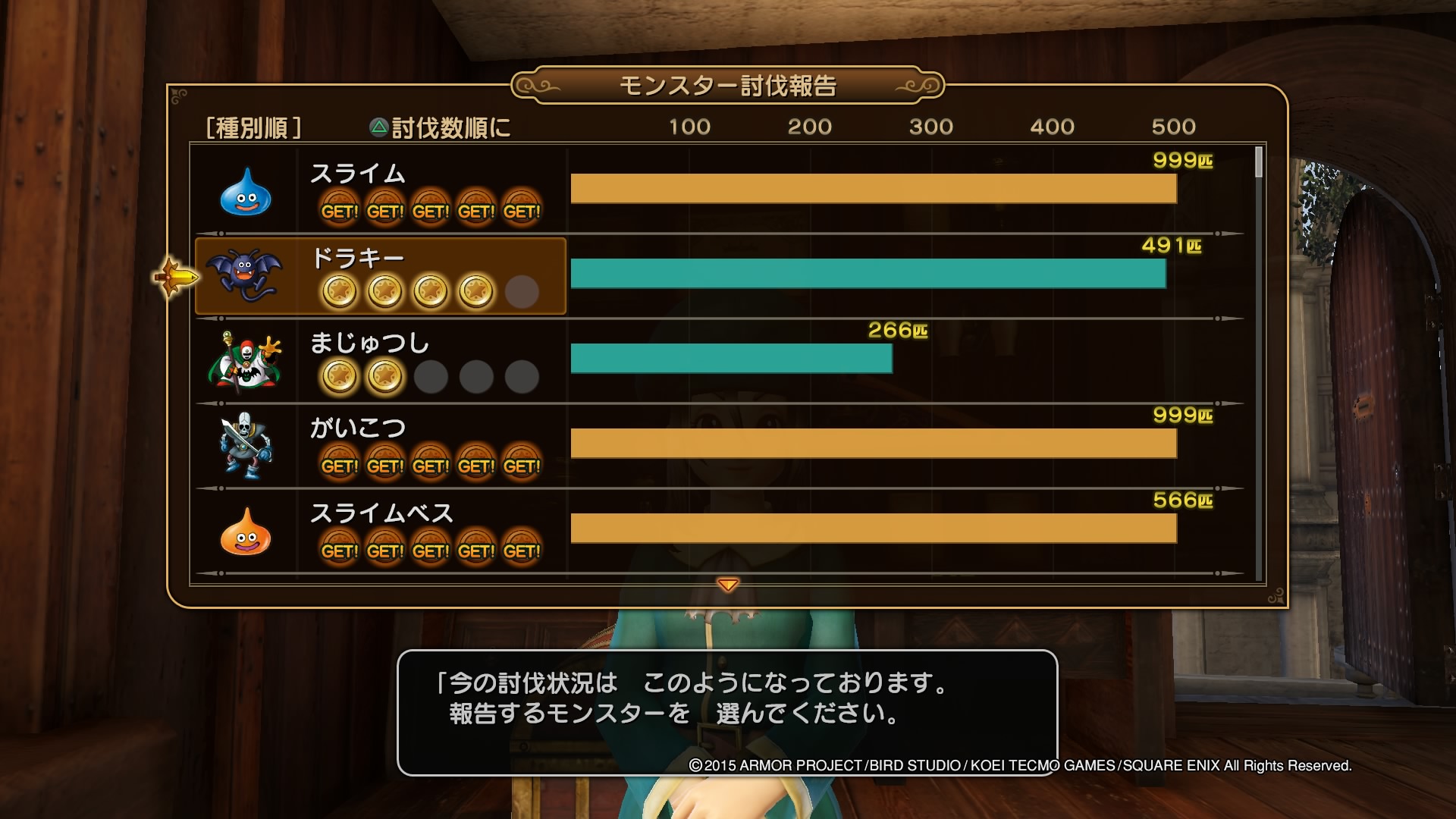Click the greyed-out fifth coin slot for ドラキー
Image resolution: width=1456 pixels, height=819 pixels.
(x=522, y=290)
